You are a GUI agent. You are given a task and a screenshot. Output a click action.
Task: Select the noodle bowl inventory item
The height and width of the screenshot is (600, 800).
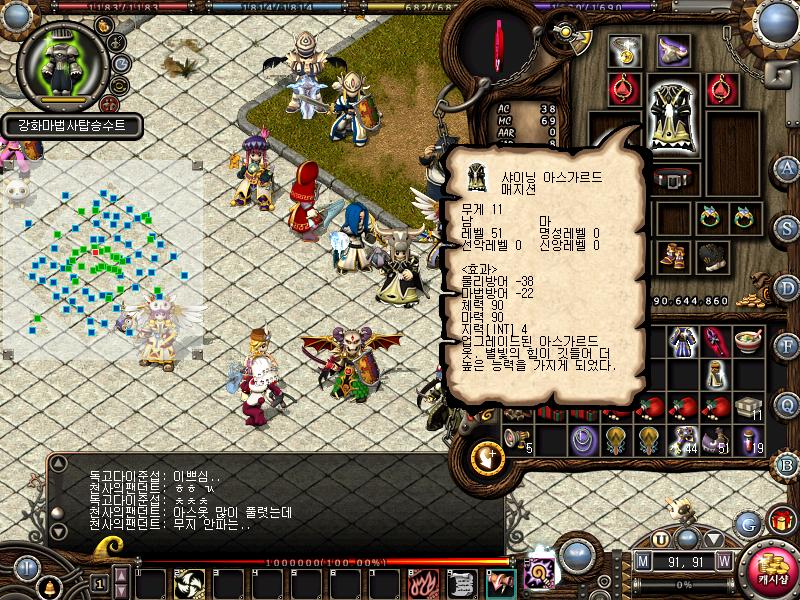(x=748, y=341)
